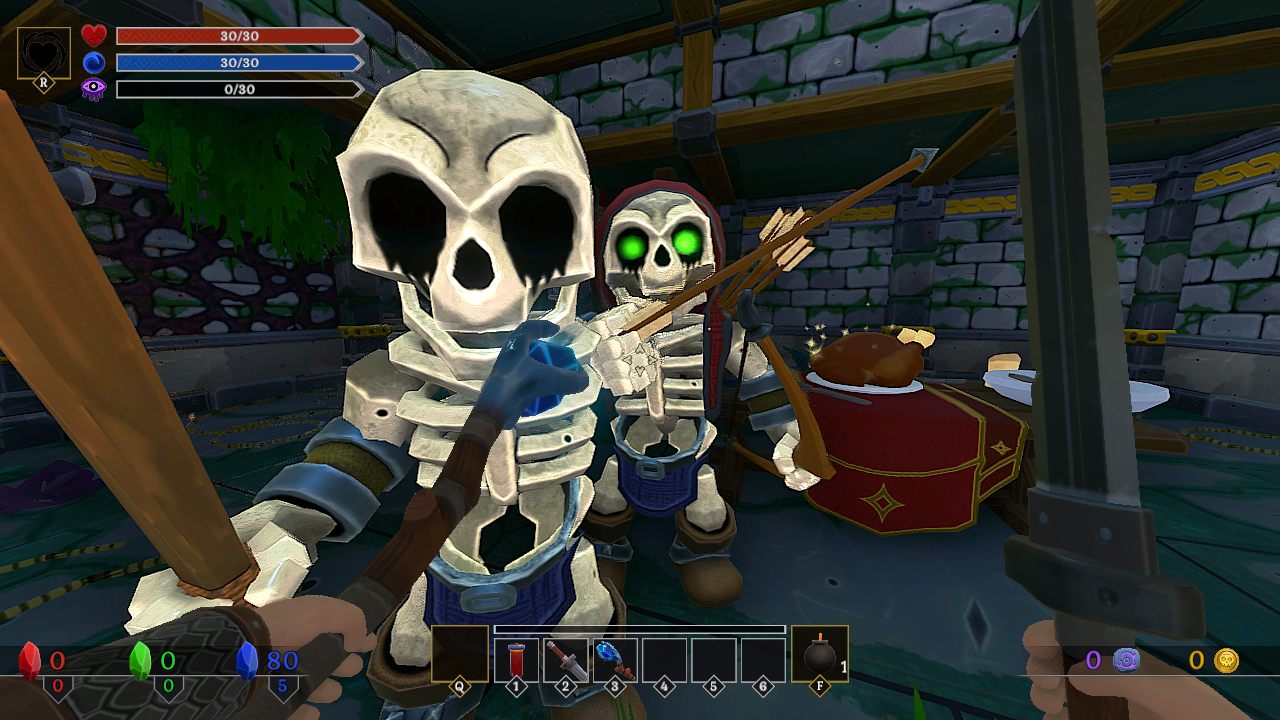Select the blue mana orb icon
The height and width of the screenshot is (720, 1280).
[92, 62]
